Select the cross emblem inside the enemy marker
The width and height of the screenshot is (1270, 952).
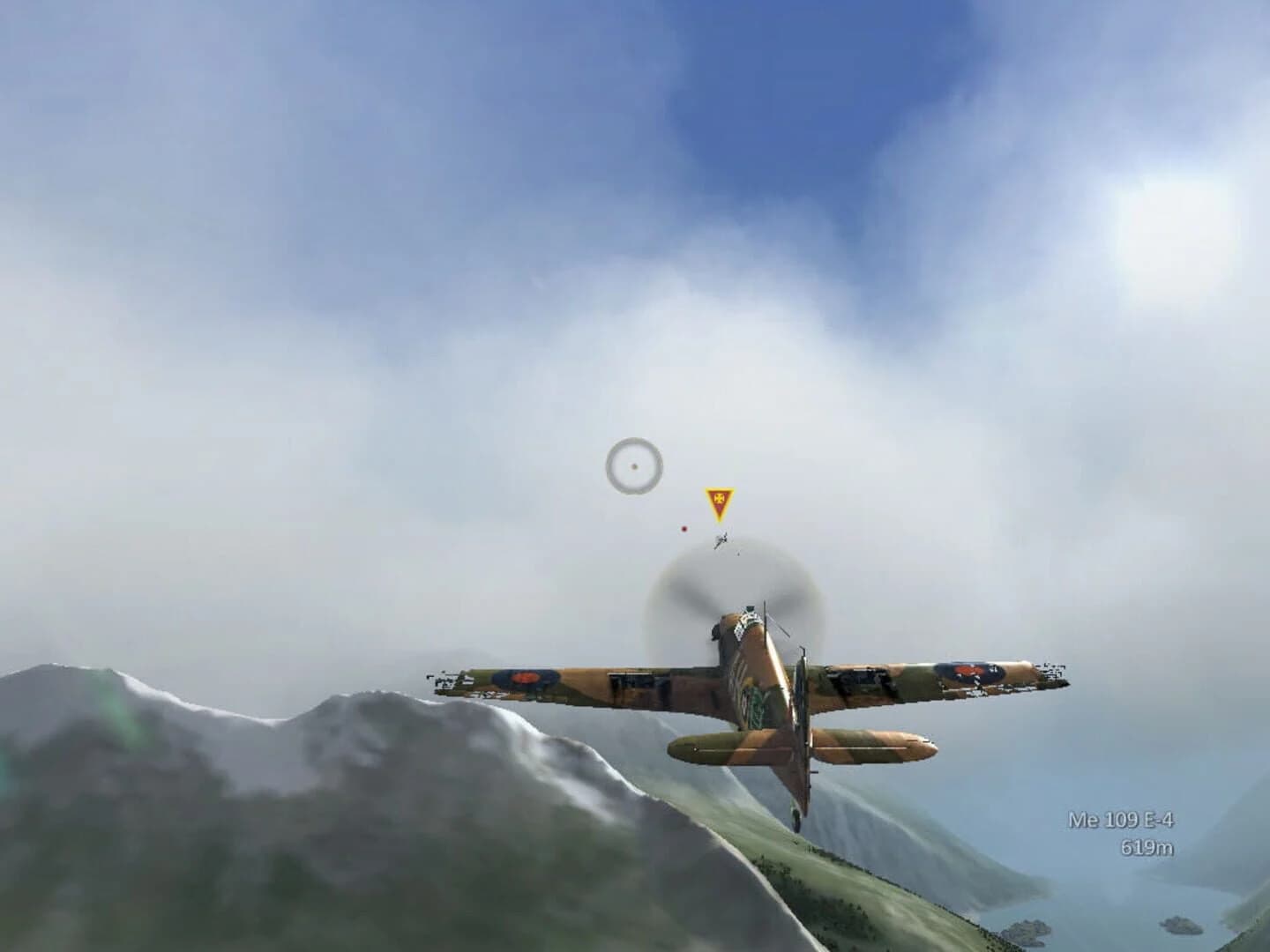tap(719, 498)
